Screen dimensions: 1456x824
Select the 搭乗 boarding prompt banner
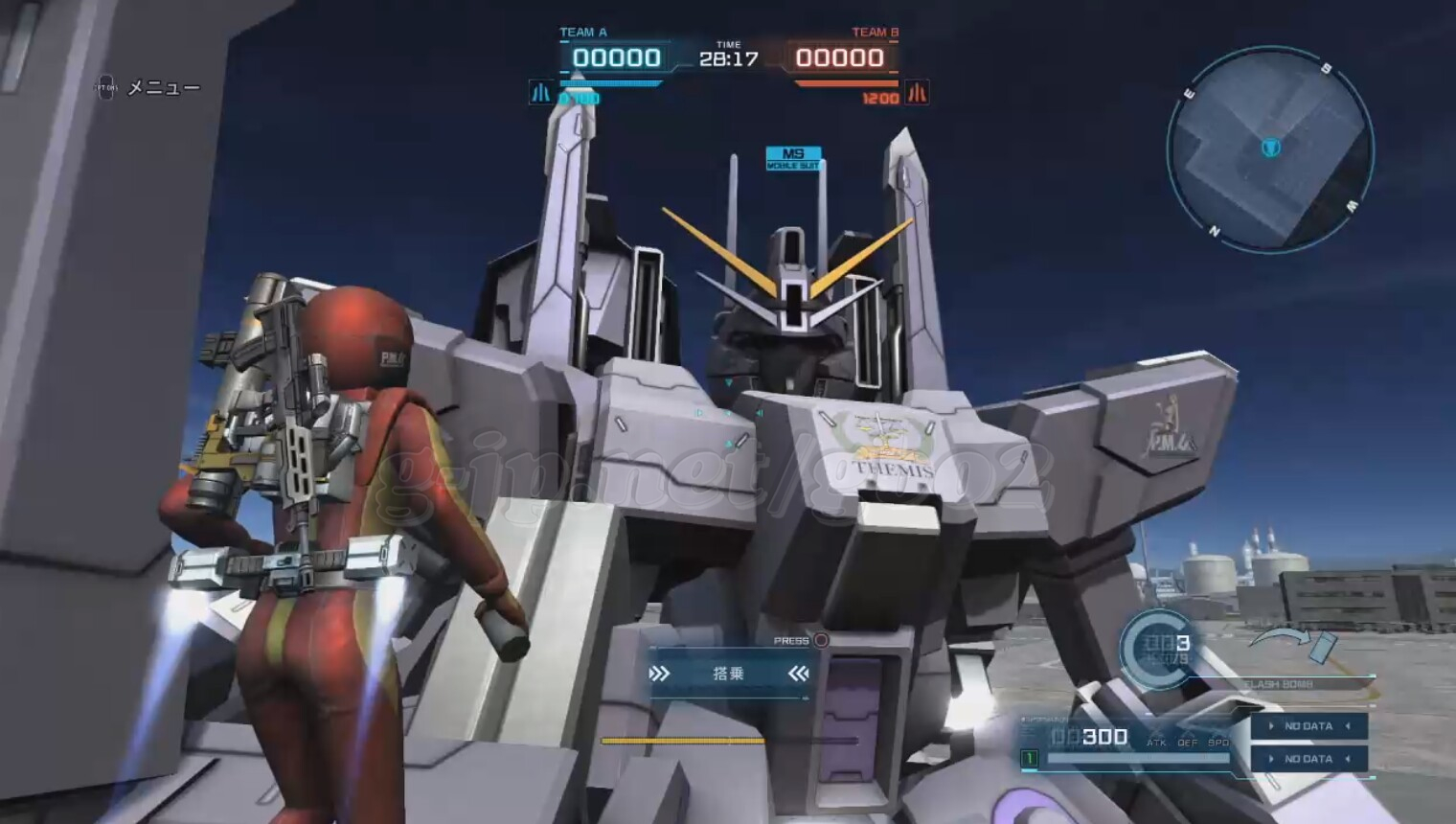(729, 674)
